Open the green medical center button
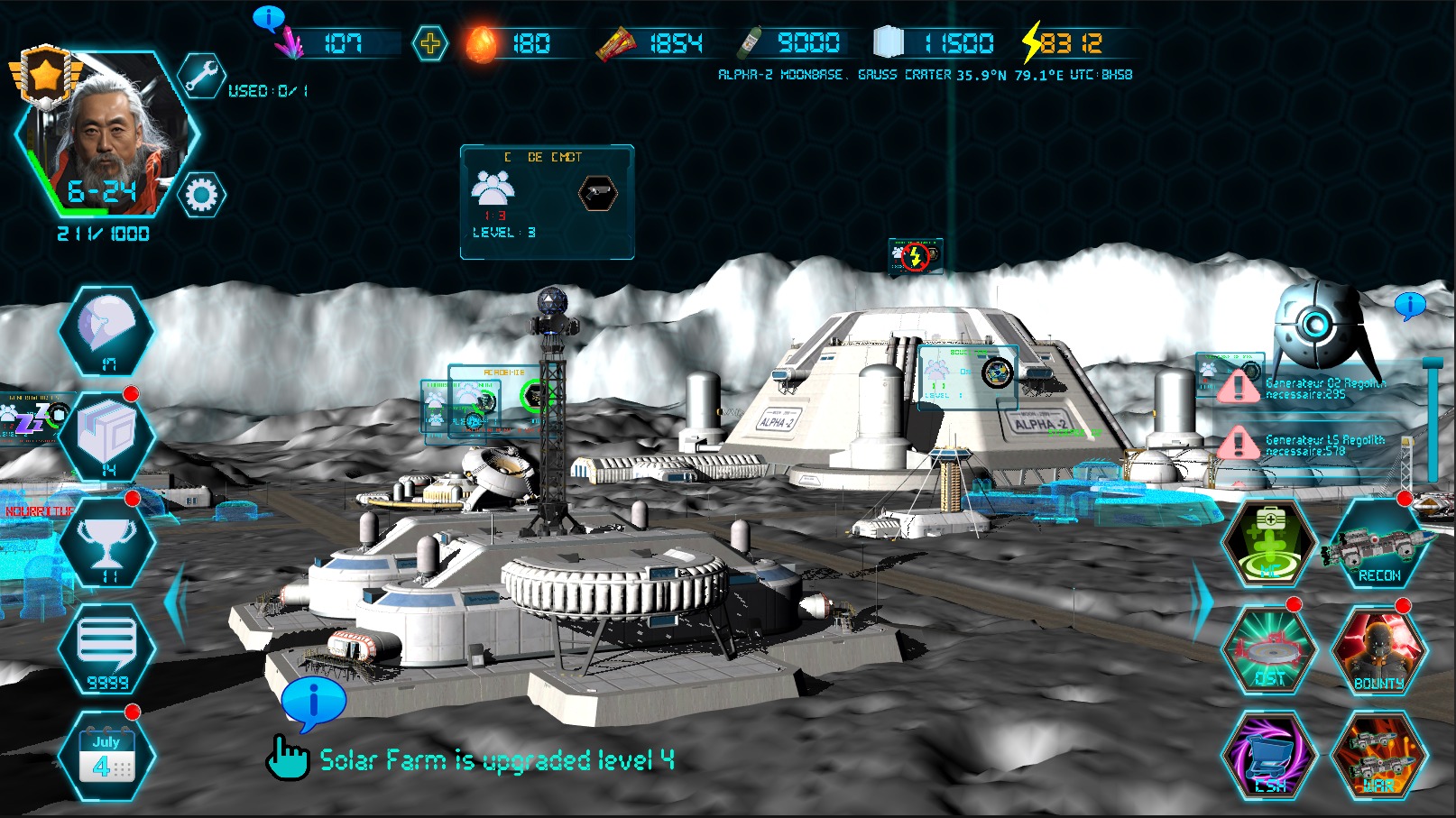Image resolution: width=1456 pixels, height=818 pixels. click(x=1268, y=543)
